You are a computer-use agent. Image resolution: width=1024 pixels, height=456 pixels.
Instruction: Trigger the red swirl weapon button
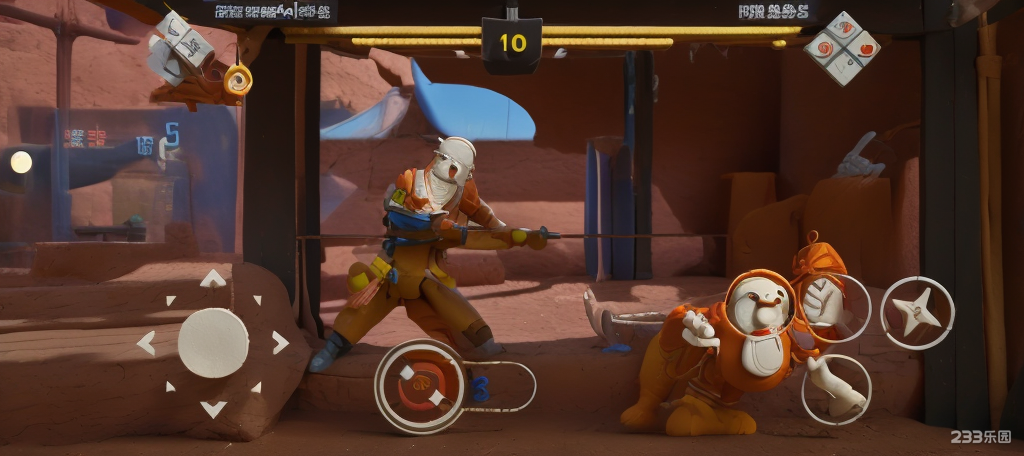420,386
